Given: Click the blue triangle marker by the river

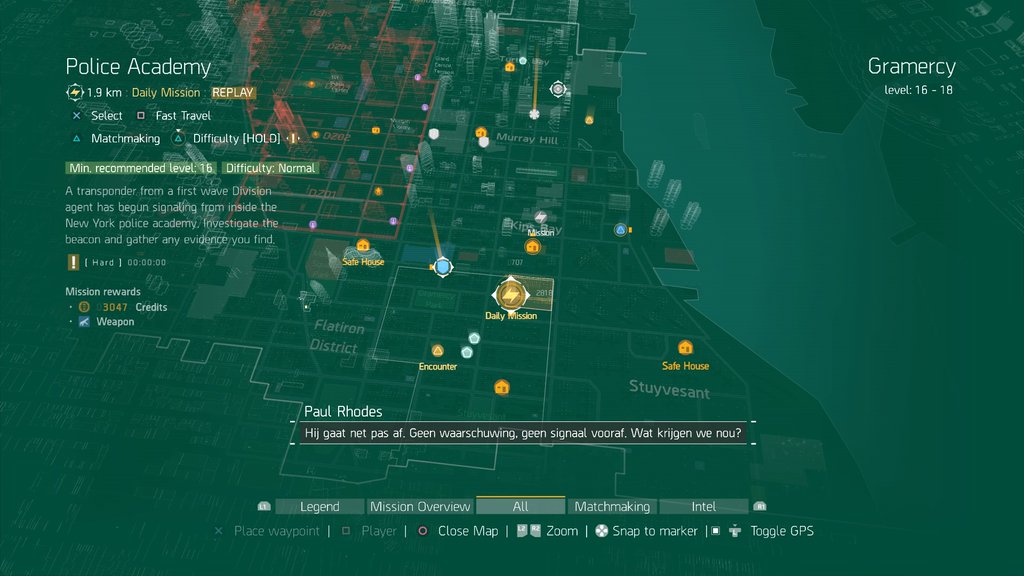Looking at the screenshot, I should 621,230.
